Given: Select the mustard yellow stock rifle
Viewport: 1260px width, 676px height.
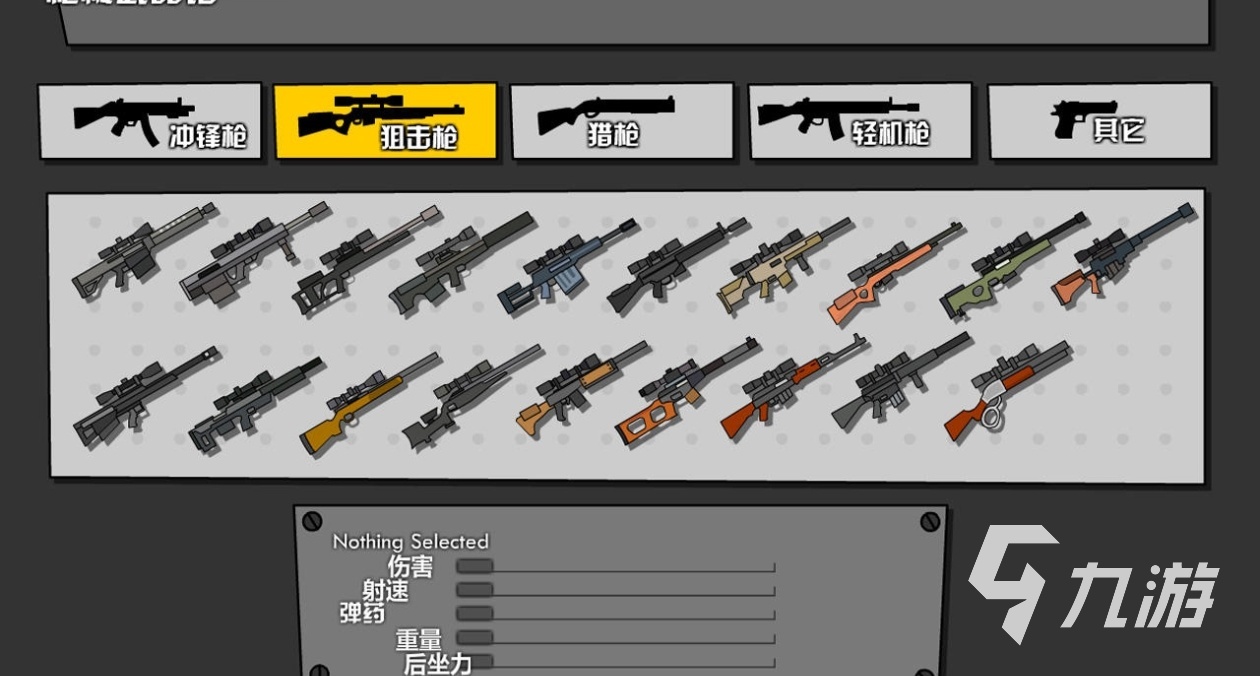Looking at the screenshot, I should tap(366, 403).
